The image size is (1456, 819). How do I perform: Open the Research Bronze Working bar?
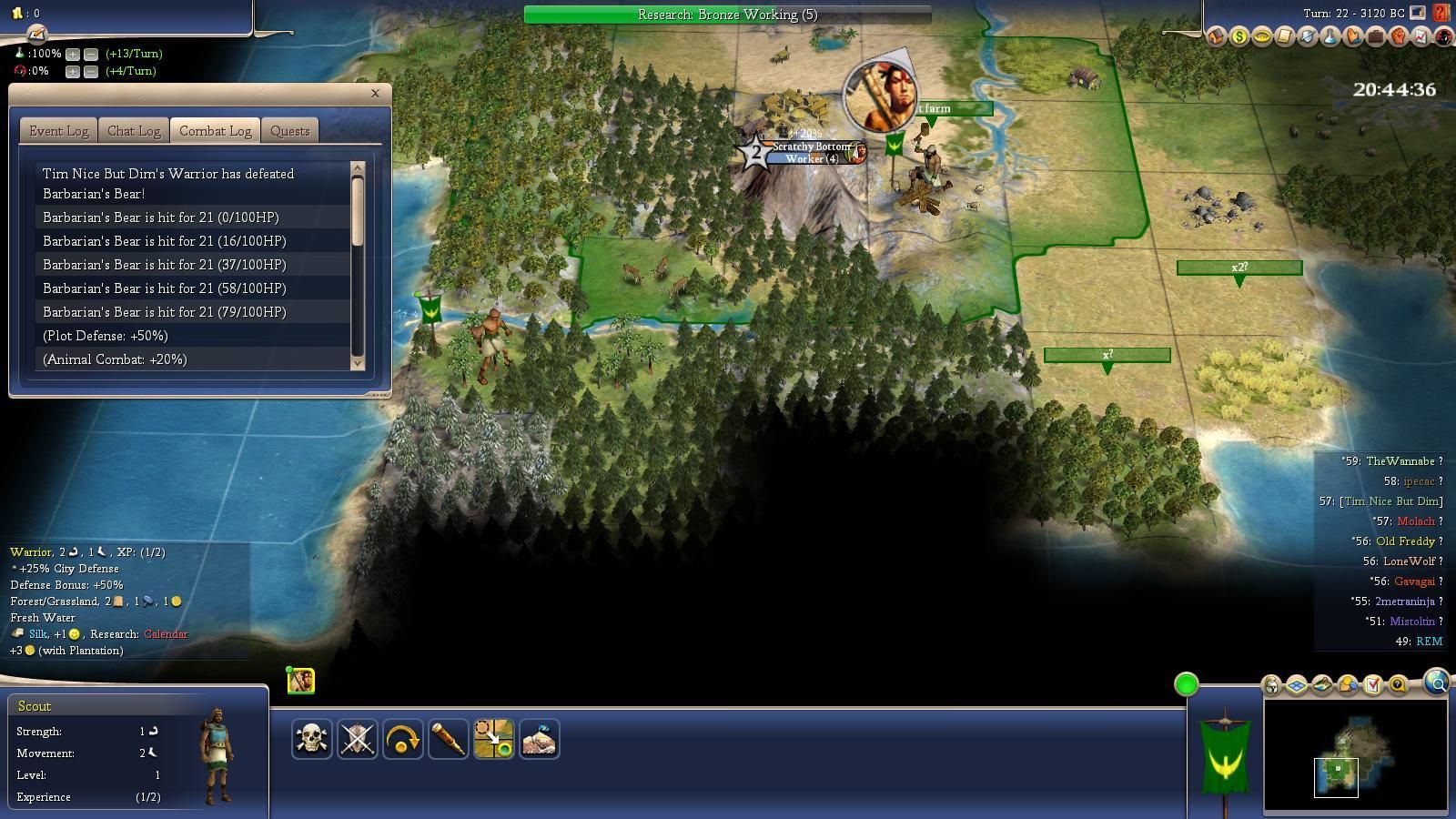pyautogui.click(x=727, y=15)
